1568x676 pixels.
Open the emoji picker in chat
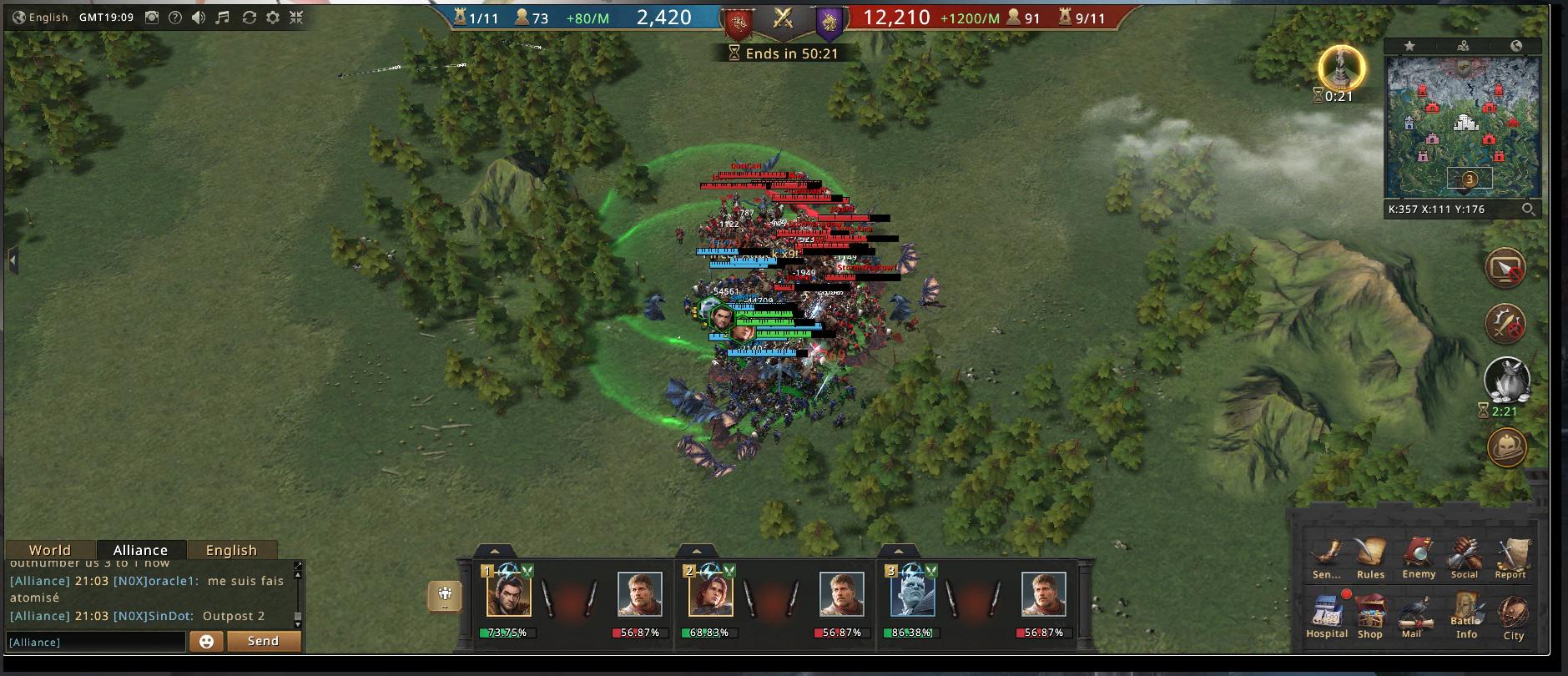pos(206,641)
